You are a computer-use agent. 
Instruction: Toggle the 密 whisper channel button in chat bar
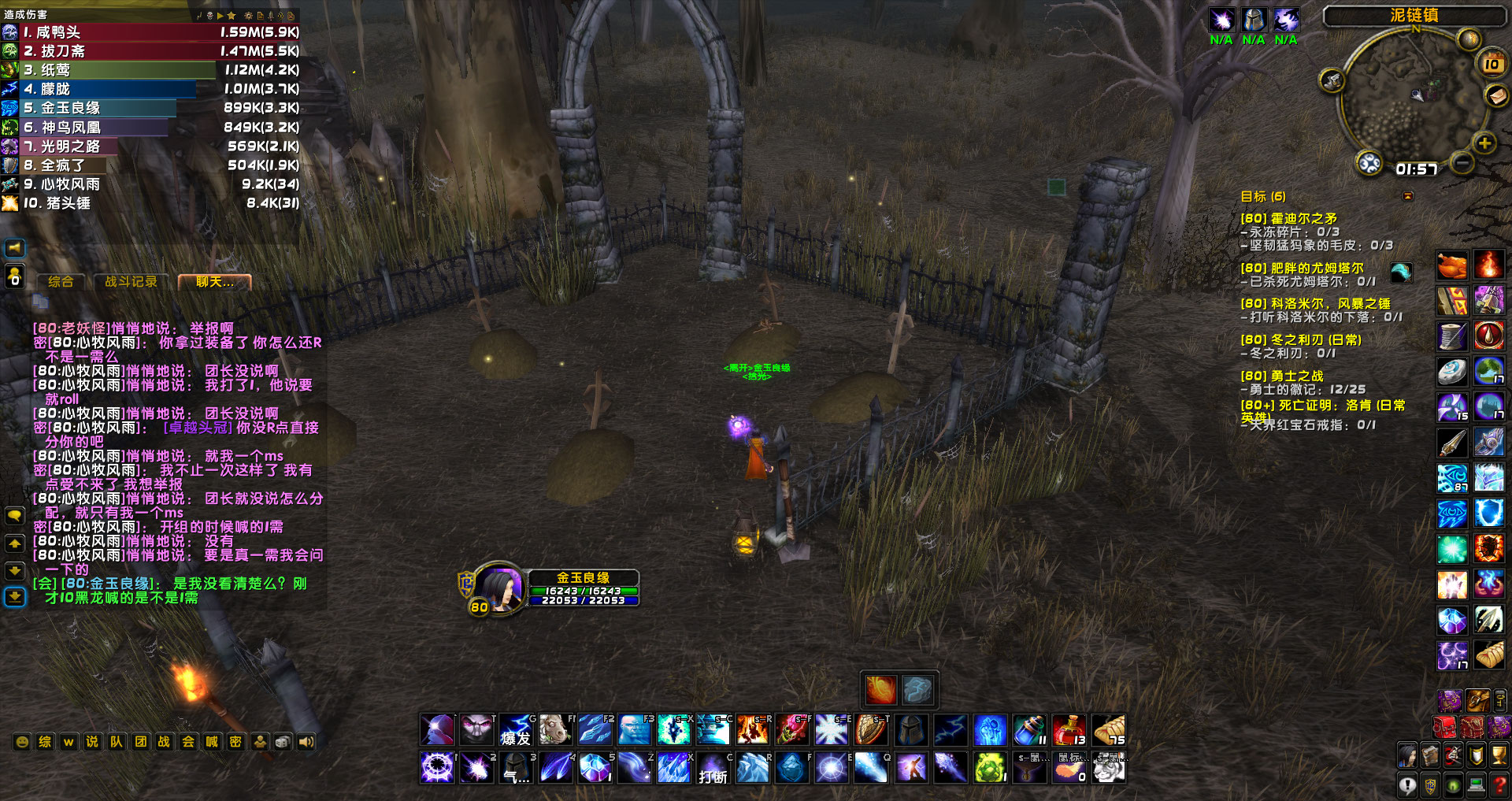coord(235,741)
